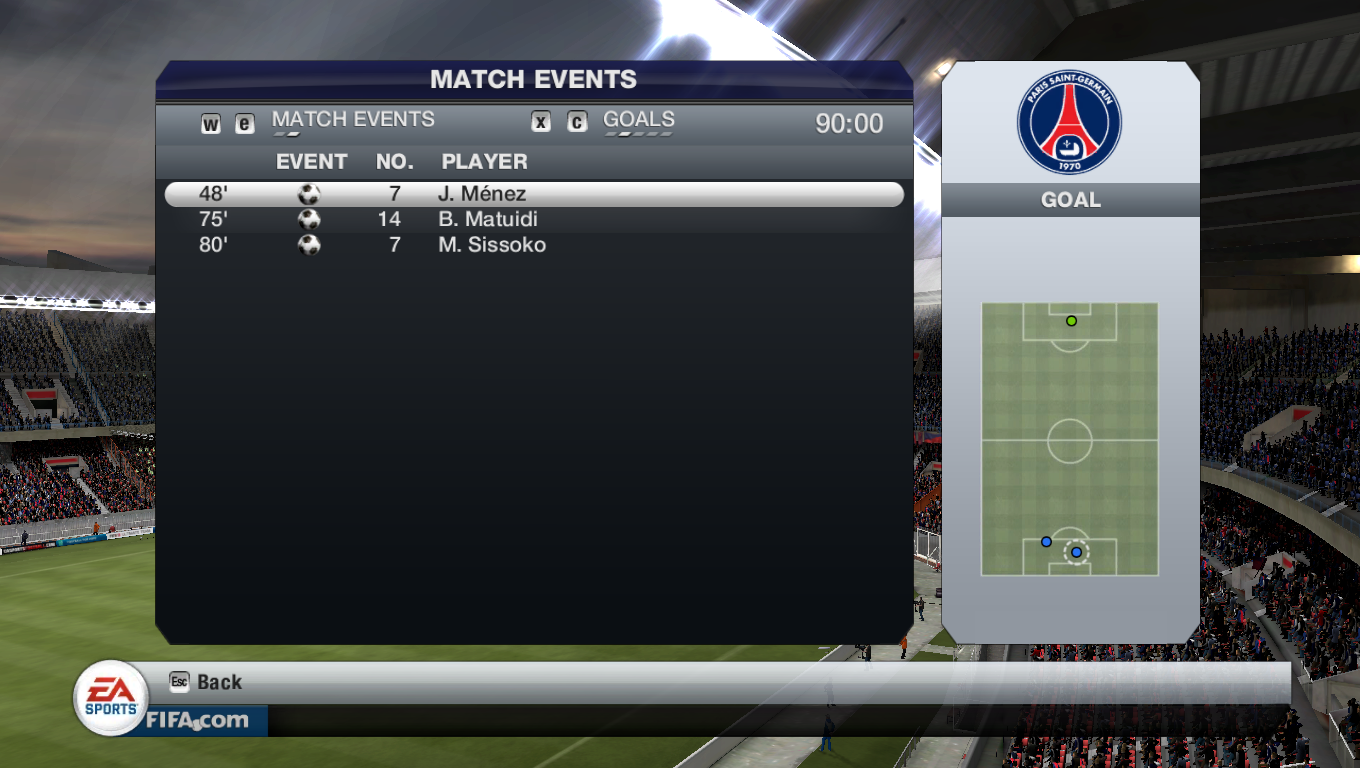Select the J. Ménez 48' goal row

click(533, 194)
